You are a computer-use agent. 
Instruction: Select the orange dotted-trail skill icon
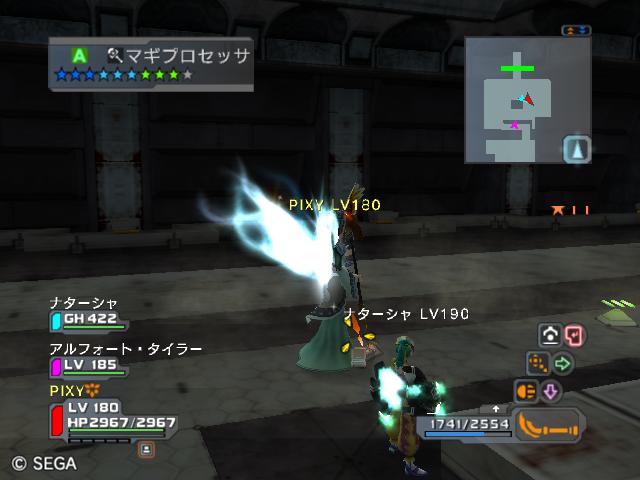click(538, 364)
